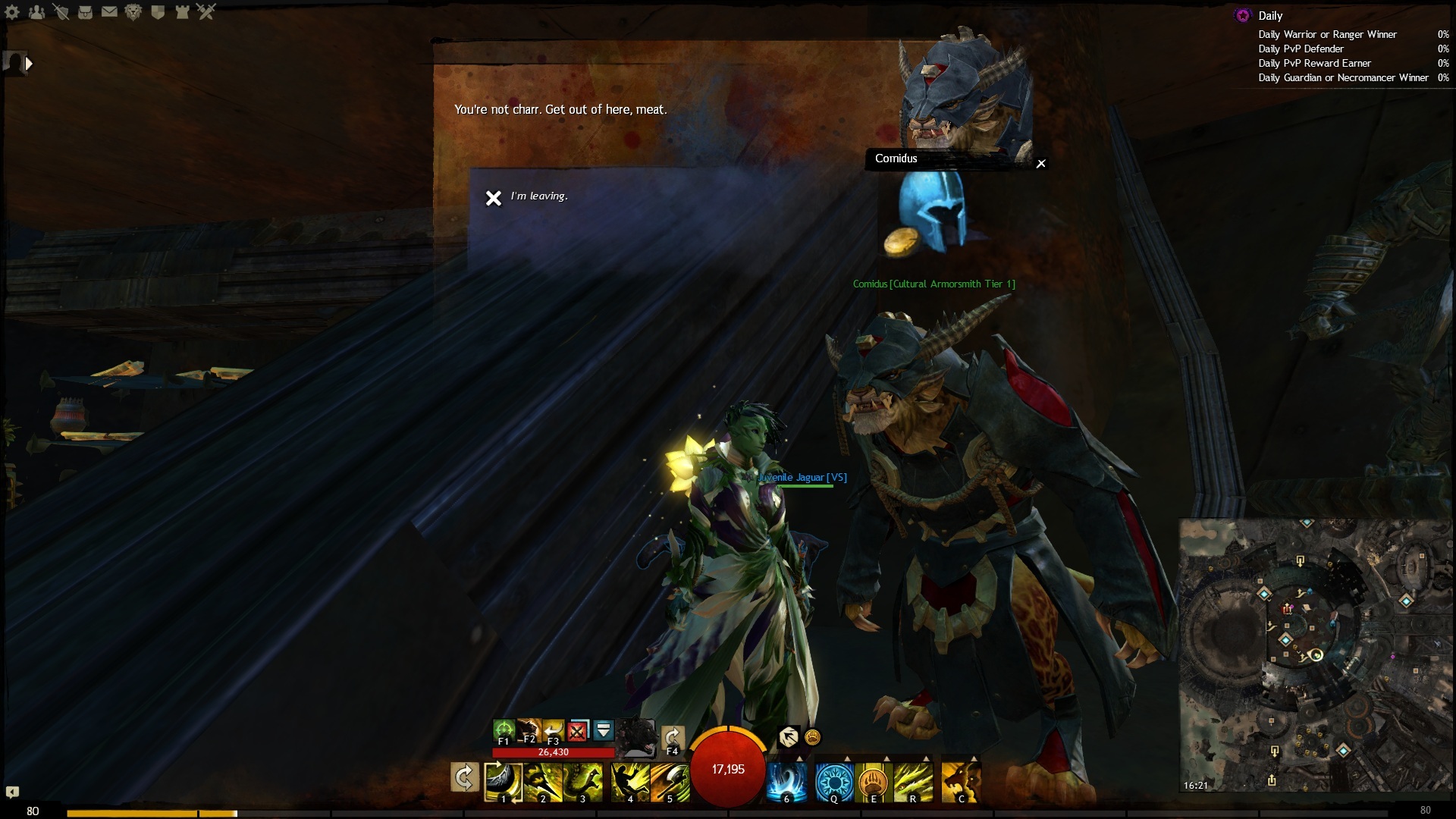1456x819 pixels.
Task: Open the World vs World tower icon
Action: [182, 12]
